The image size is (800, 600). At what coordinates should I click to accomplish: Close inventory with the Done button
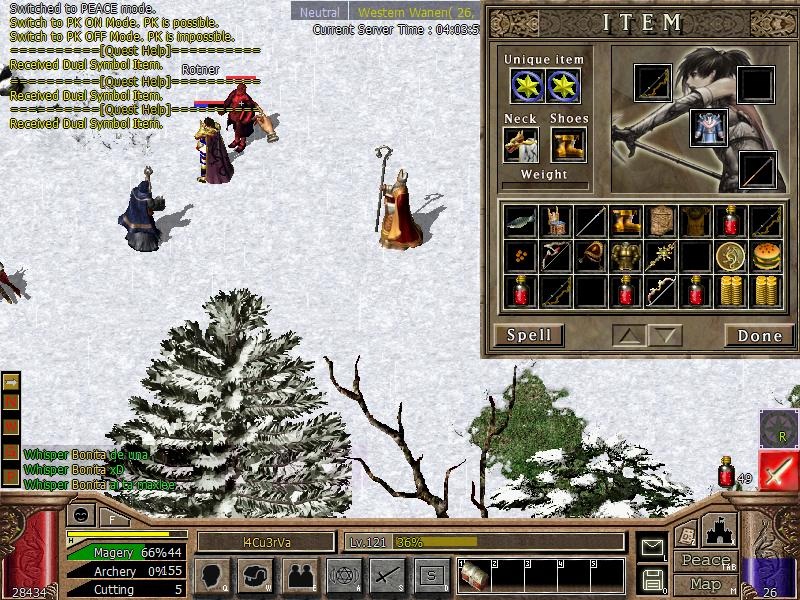(x=759, y=335)
